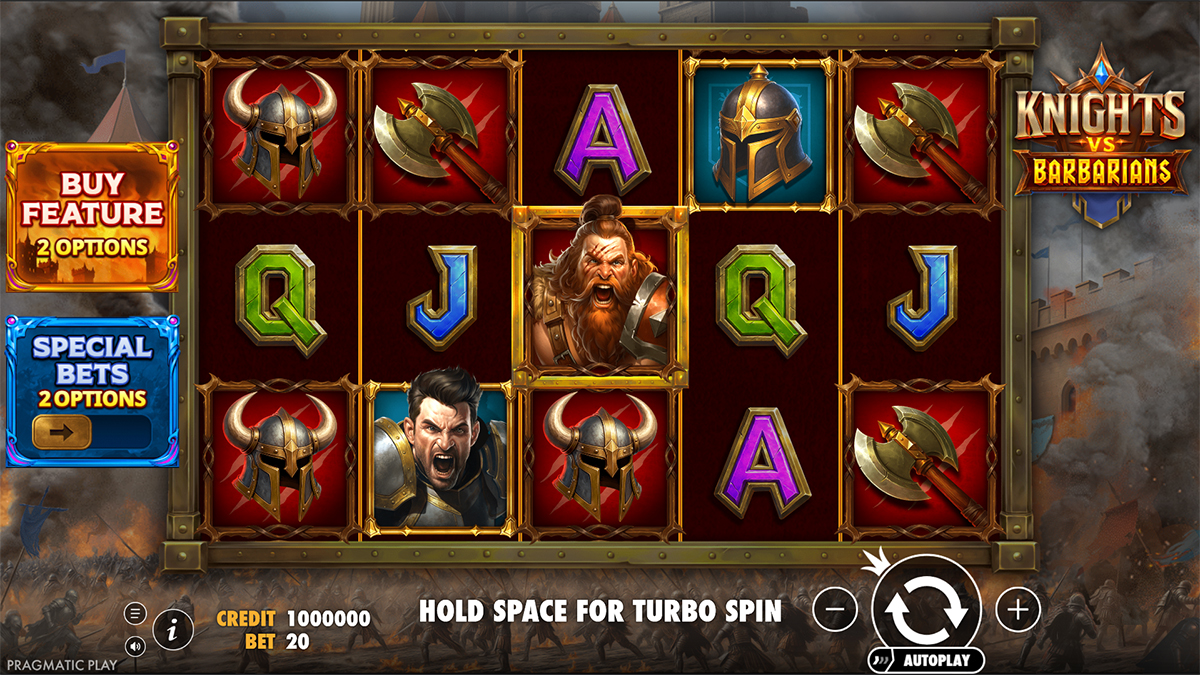Increase the bet with plus button
The image size is (1200, 675).
coord(1018,608)
